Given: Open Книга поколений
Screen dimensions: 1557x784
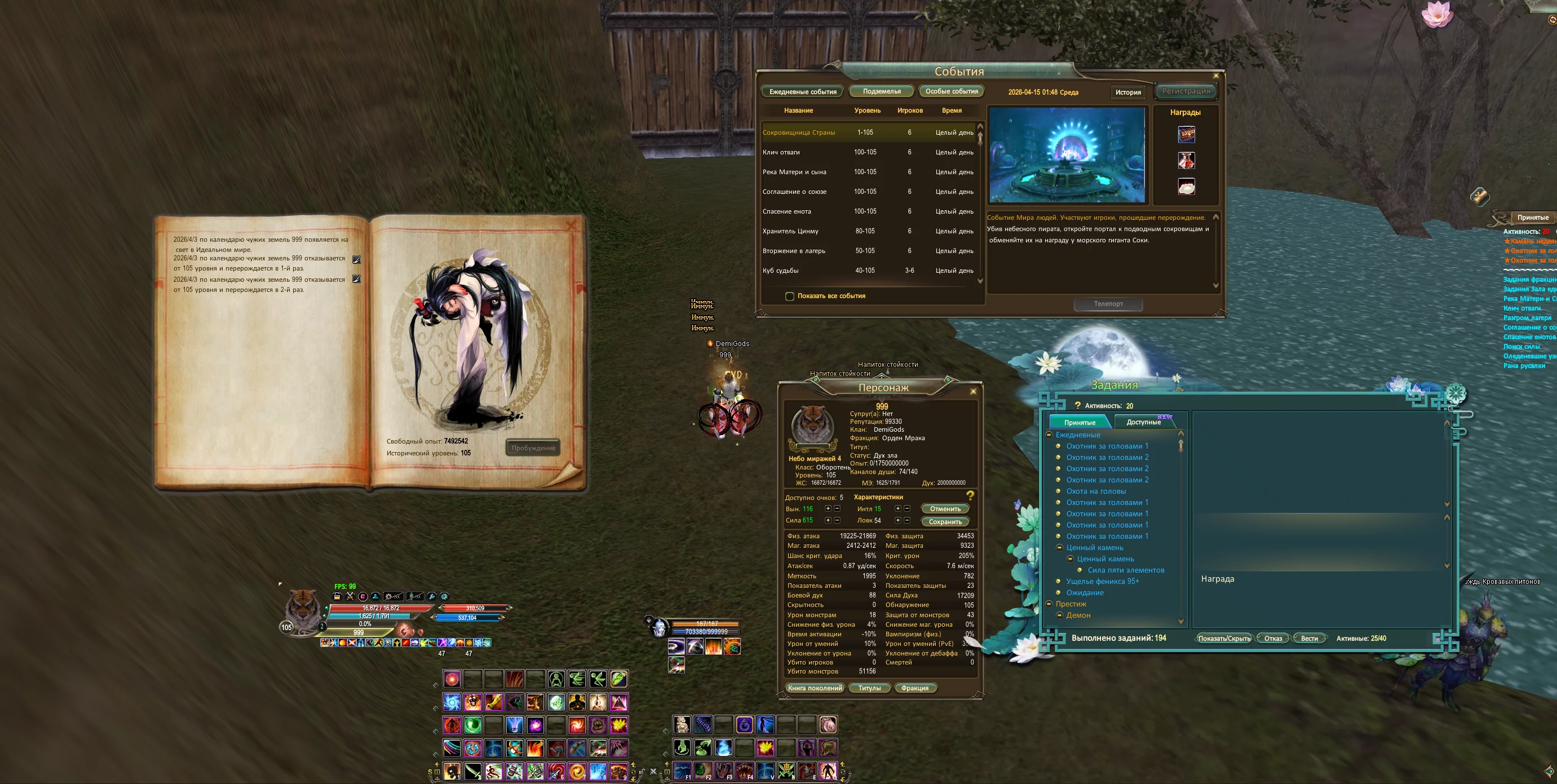Looking at the screenshot, I should tap(815, 688).
